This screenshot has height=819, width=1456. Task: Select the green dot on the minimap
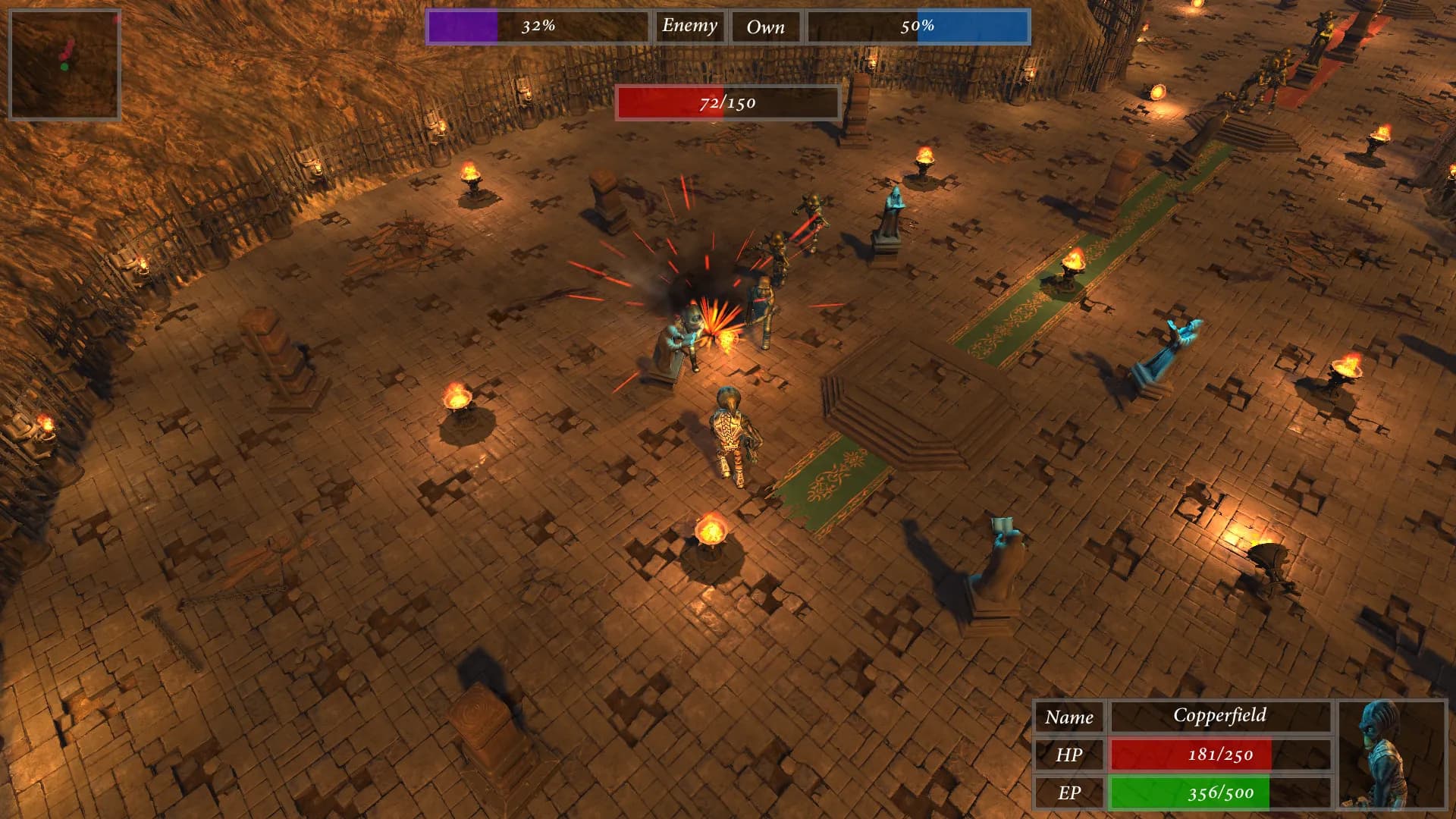pos(66,68)
